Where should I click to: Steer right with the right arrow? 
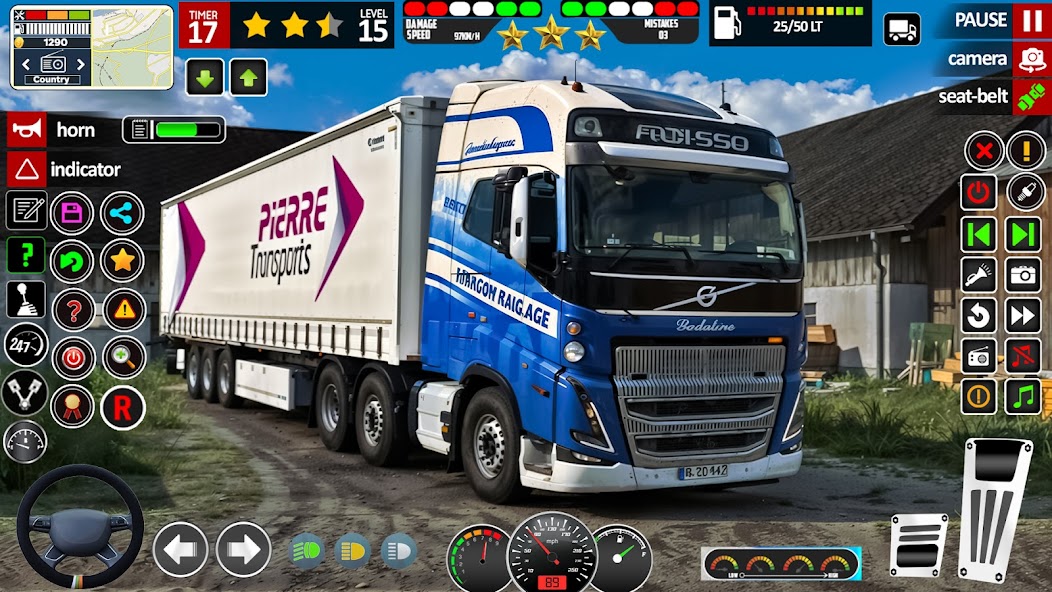(x=243, y=549)
